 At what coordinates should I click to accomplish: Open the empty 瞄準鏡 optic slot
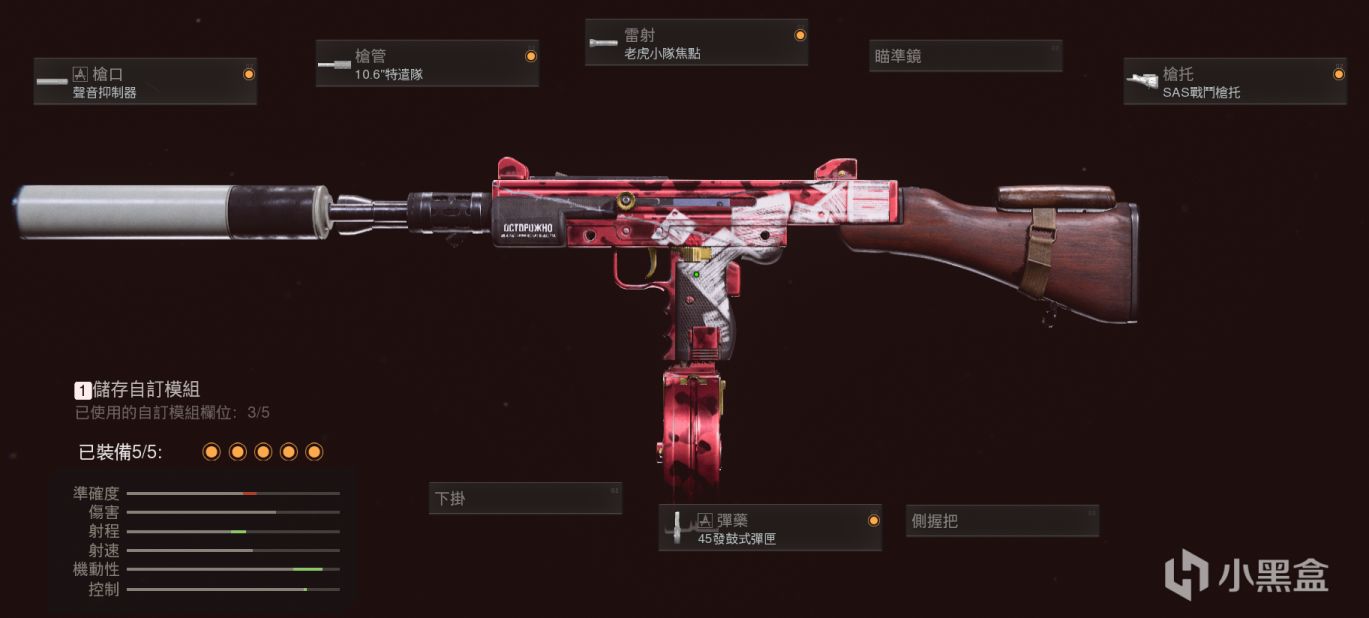(964, 56)
